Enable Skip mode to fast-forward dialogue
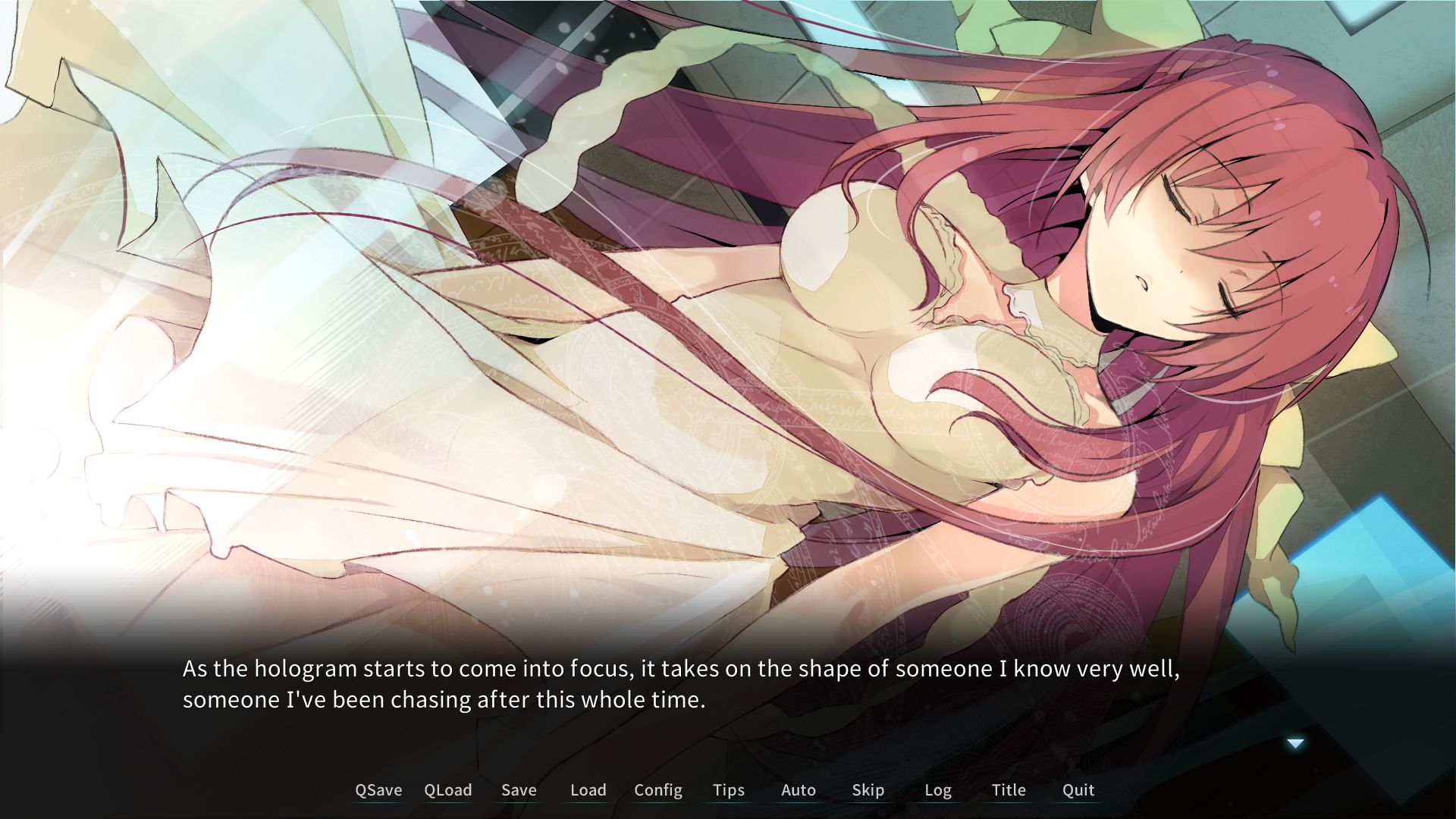 click(x=868, y=789)
